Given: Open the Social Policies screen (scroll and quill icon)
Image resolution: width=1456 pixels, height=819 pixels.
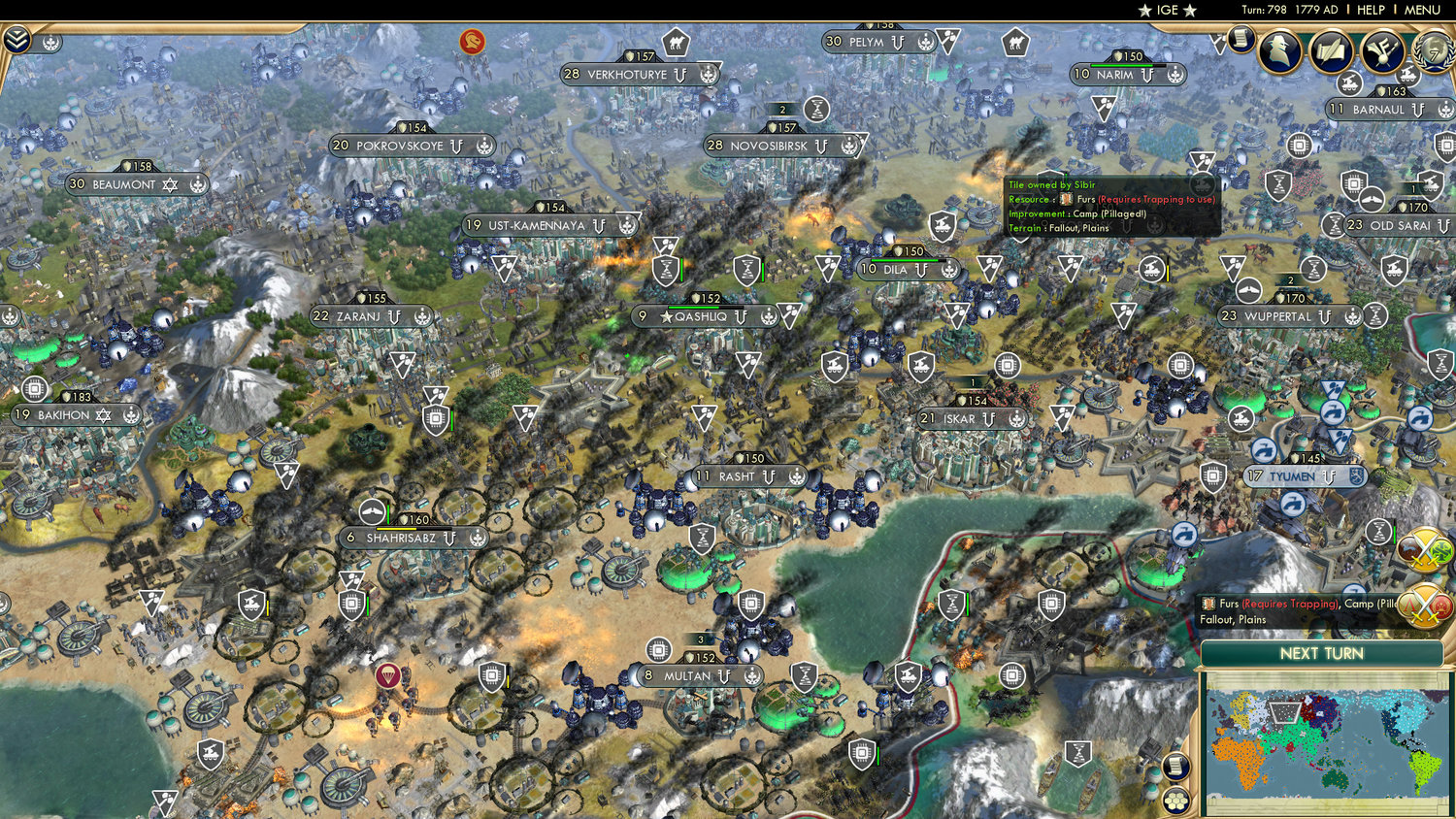Looking at the screenshot, I should tap(1333, 49).
